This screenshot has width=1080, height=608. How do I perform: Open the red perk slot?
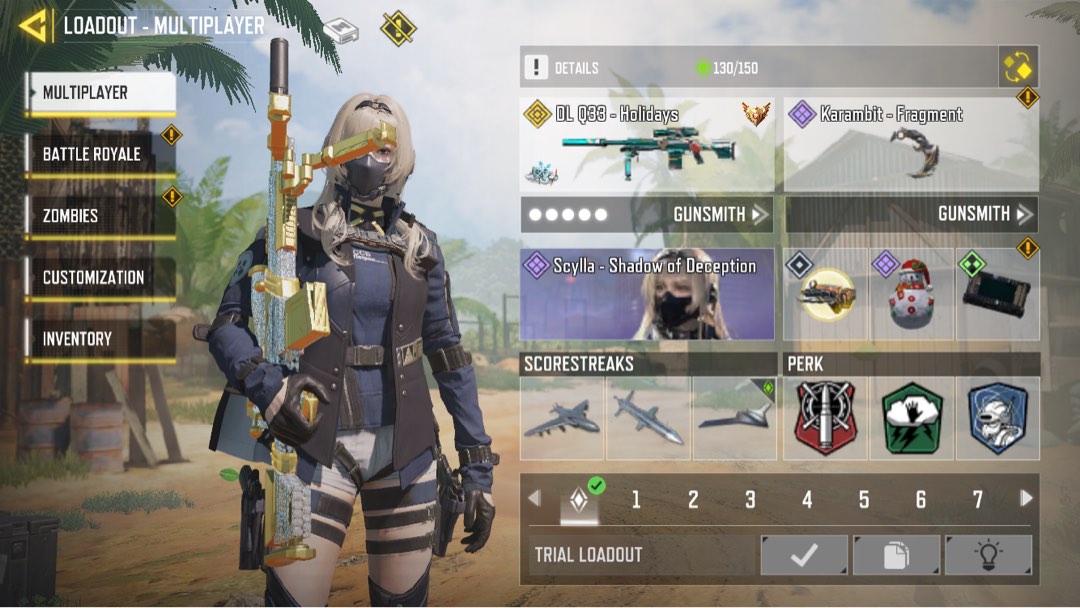point(825,418)
